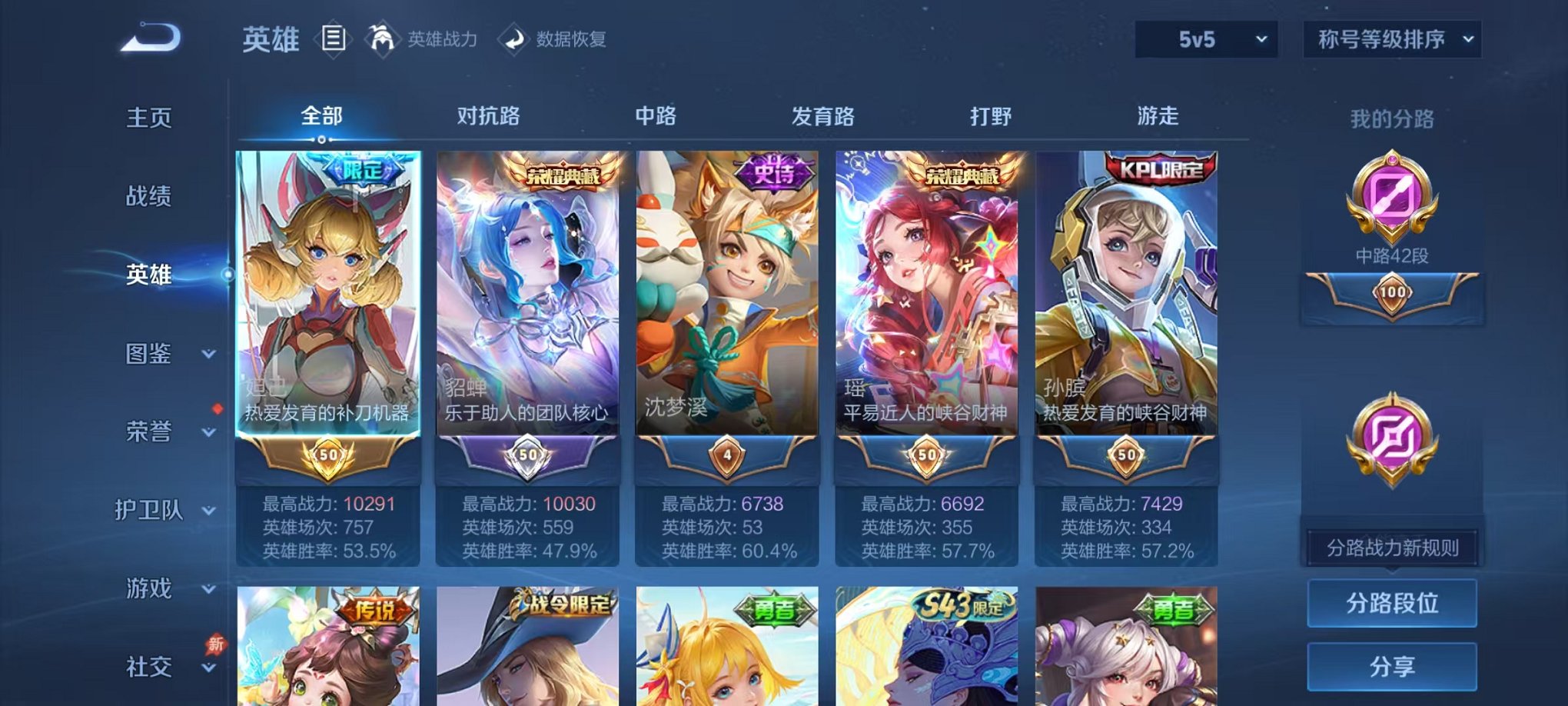Image resolution: width=1568 pixels, height=706 pixels.
Task: Open the 战绩 section in sidebar
Action: pyautogui.click(x=151, y=198)
